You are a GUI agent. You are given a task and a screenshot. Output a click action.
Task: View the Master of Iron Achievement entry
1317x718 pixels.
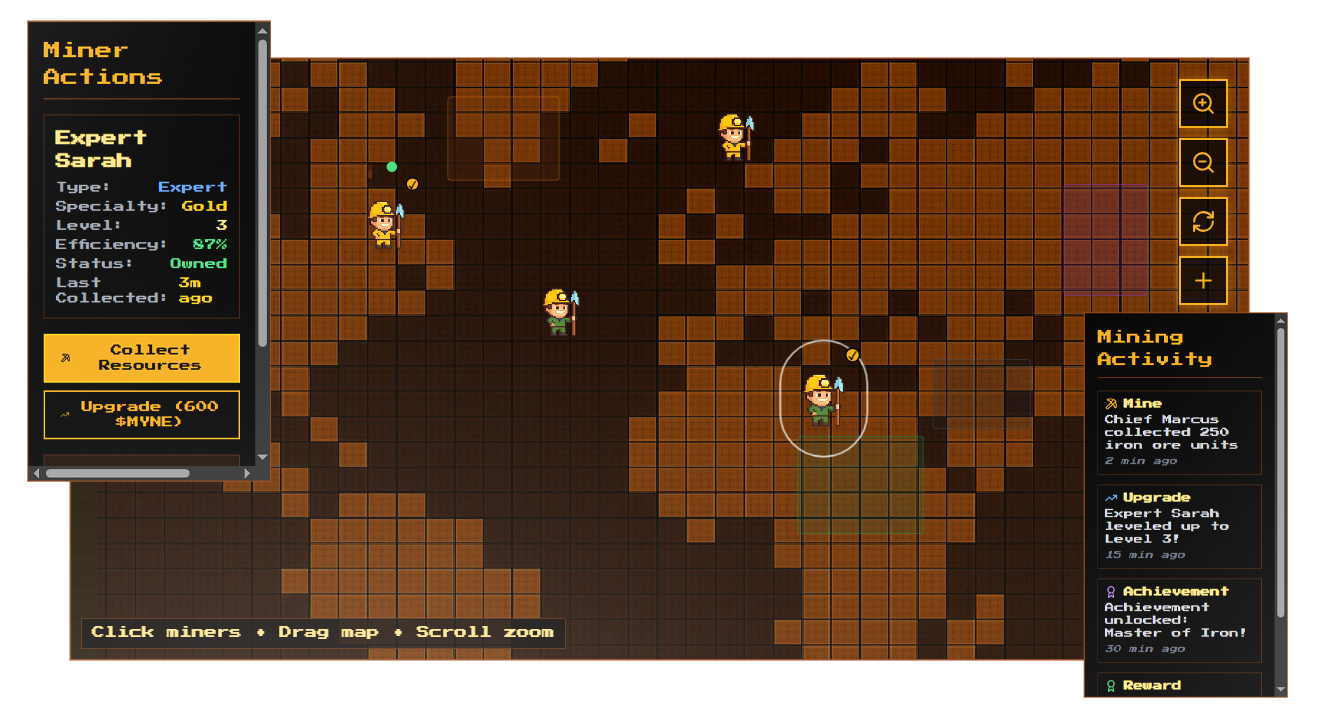[x=1178, y=620]
